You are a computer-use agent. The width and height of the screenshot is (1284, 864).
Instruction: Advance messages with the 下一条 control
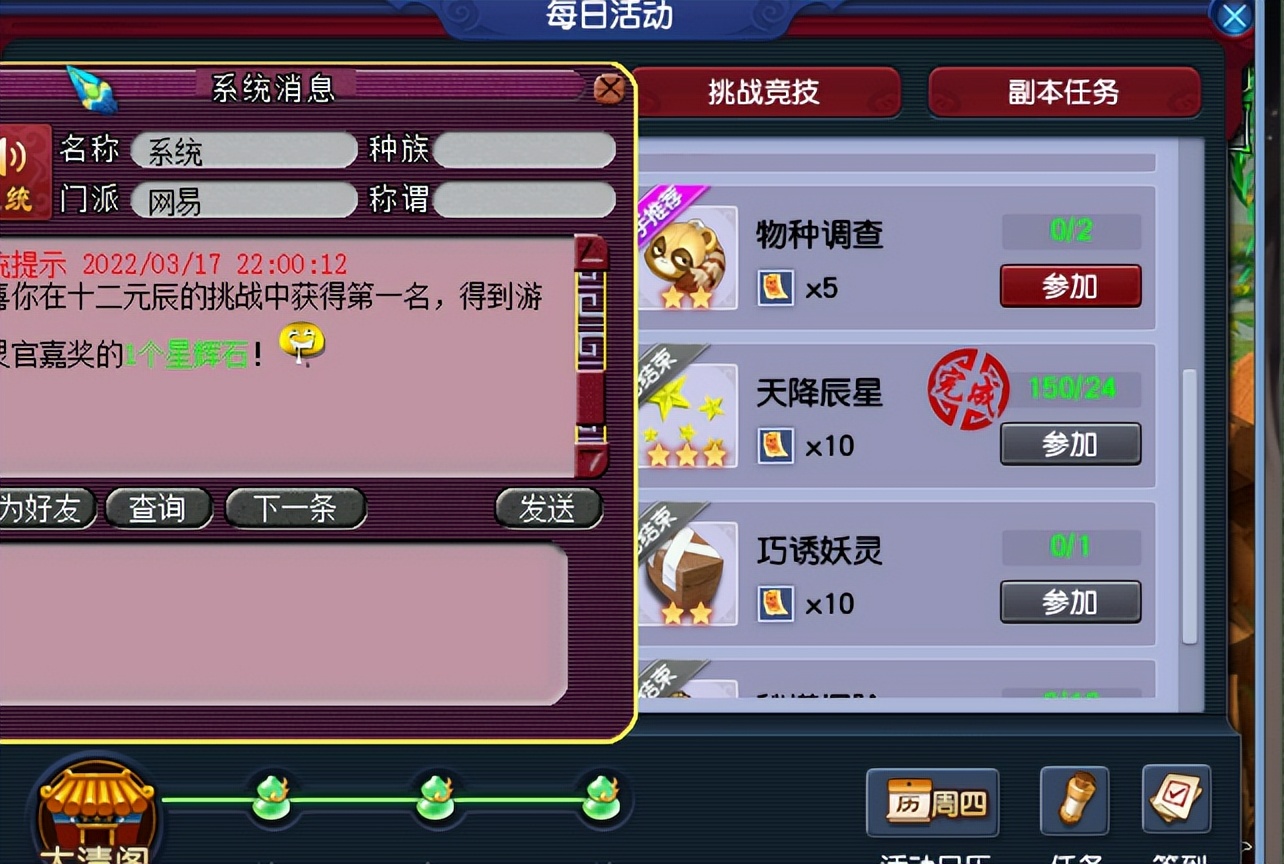click(294, 508)
